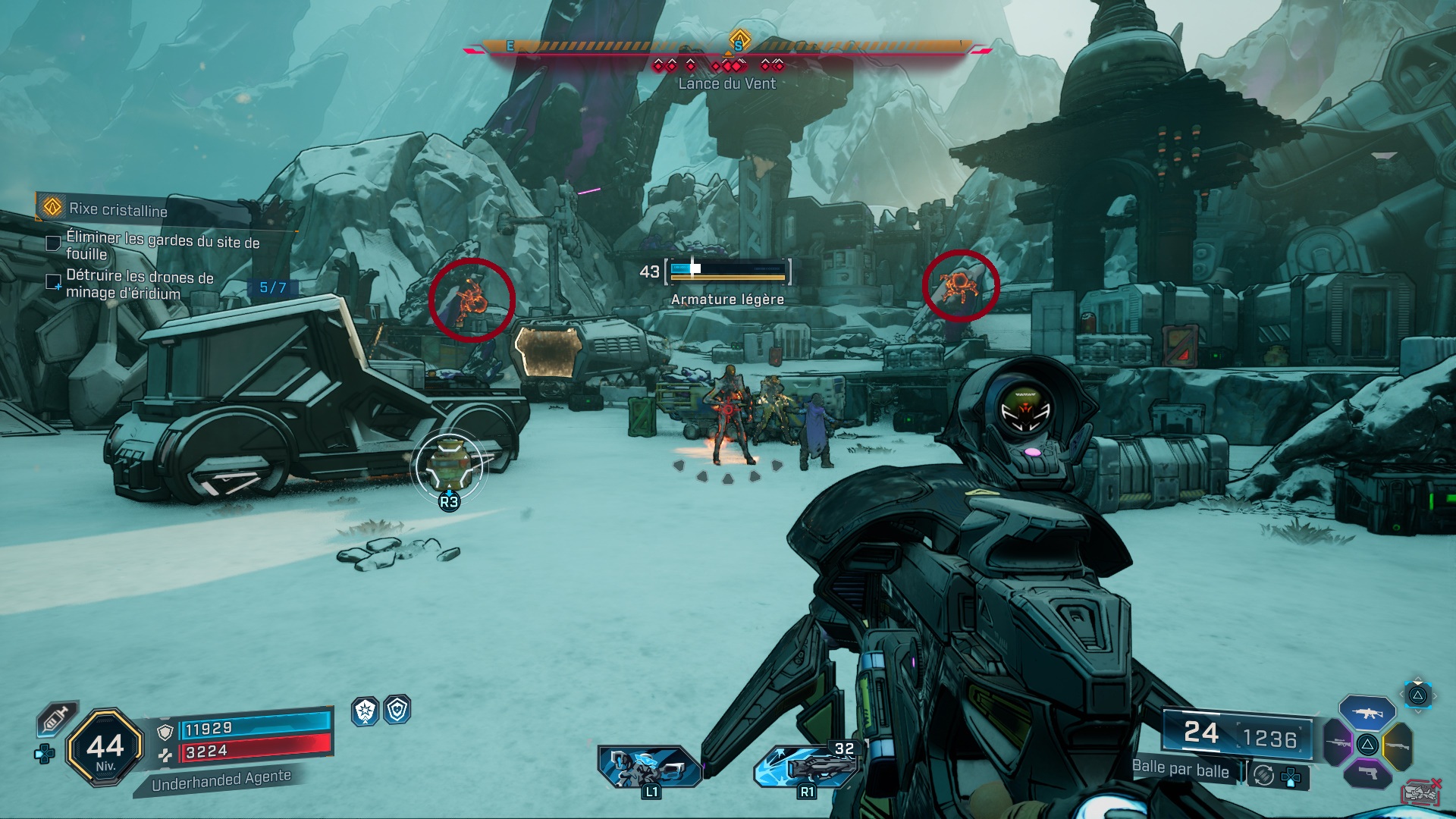Inspect the heart shield buff icon
The image size is (1456, 819).
pyautogui.click(x=397, y=710)
